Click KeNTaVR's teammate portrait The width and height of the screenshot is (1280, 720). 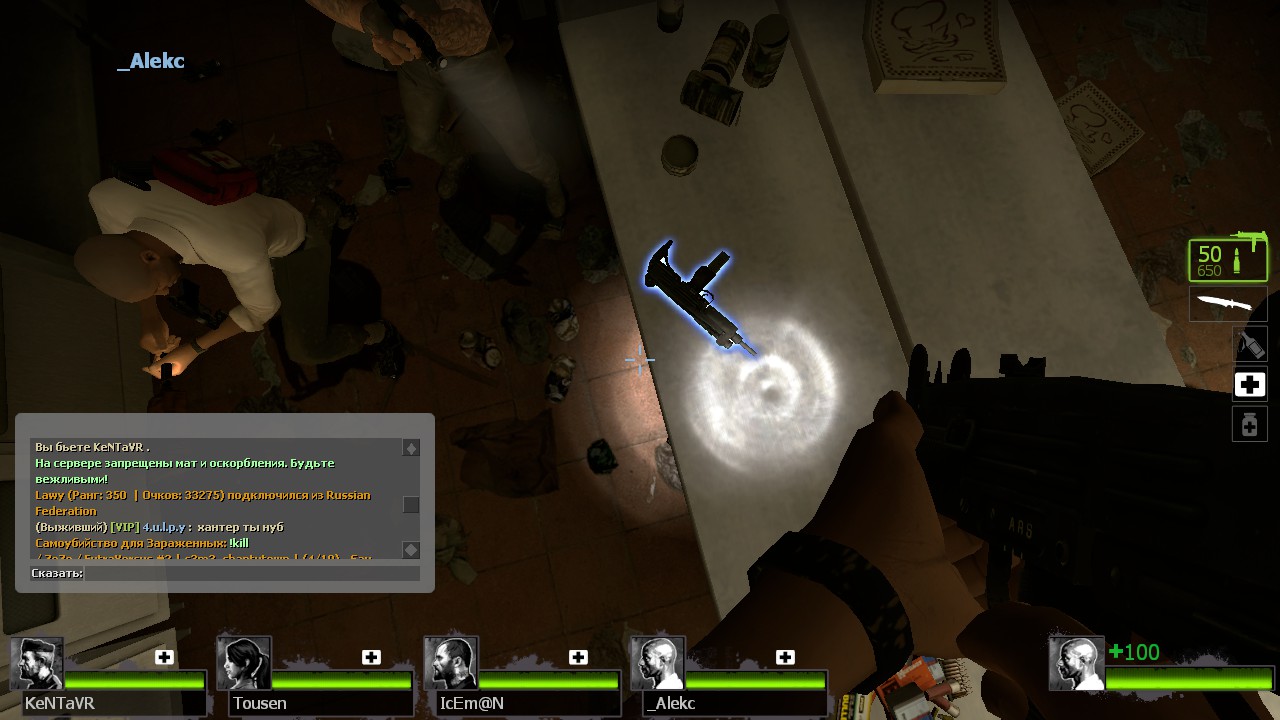(x=38, y=663)
